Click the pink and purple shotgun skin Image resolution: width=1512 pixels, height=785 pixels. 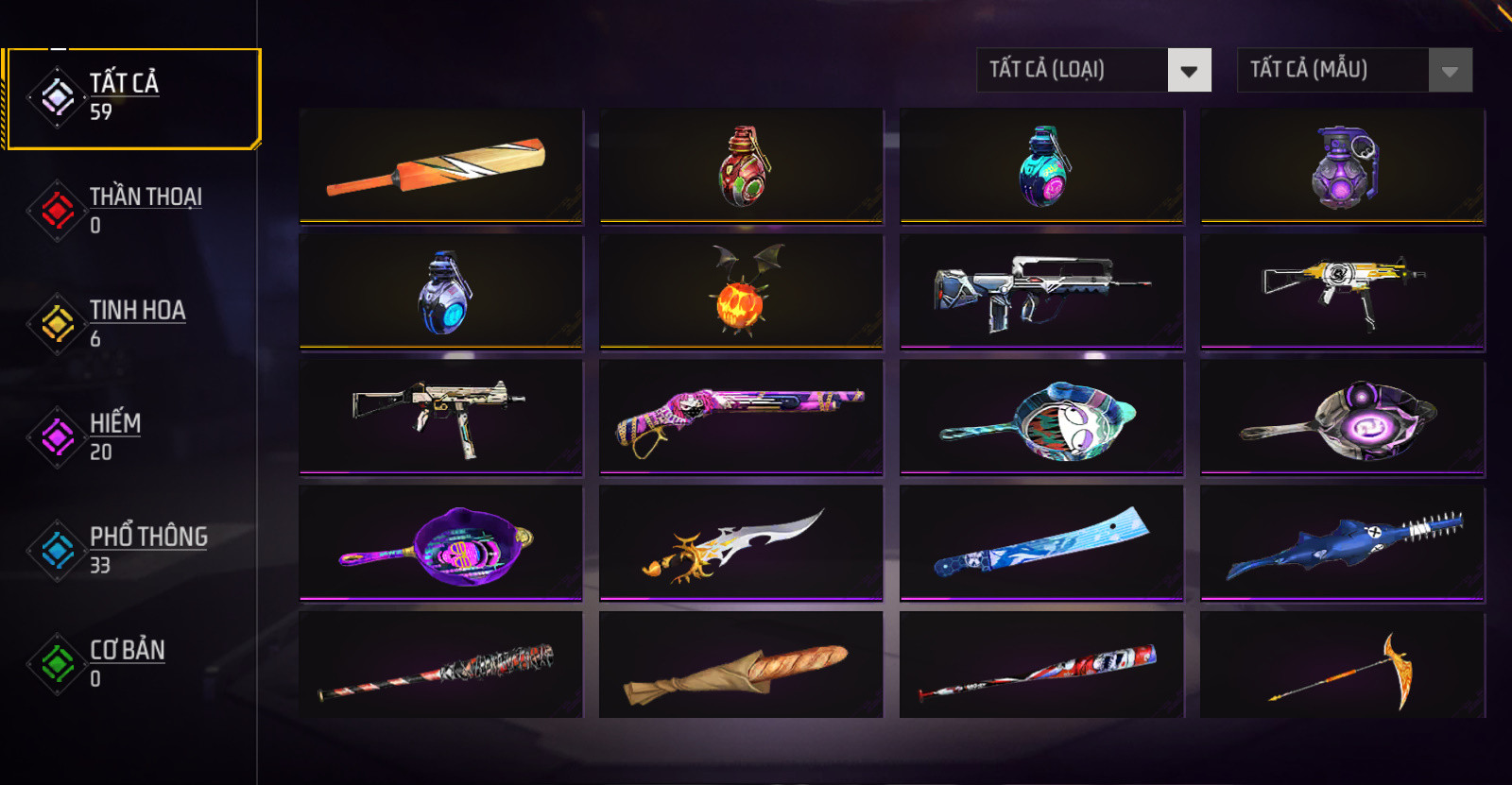tap(741, 417)
